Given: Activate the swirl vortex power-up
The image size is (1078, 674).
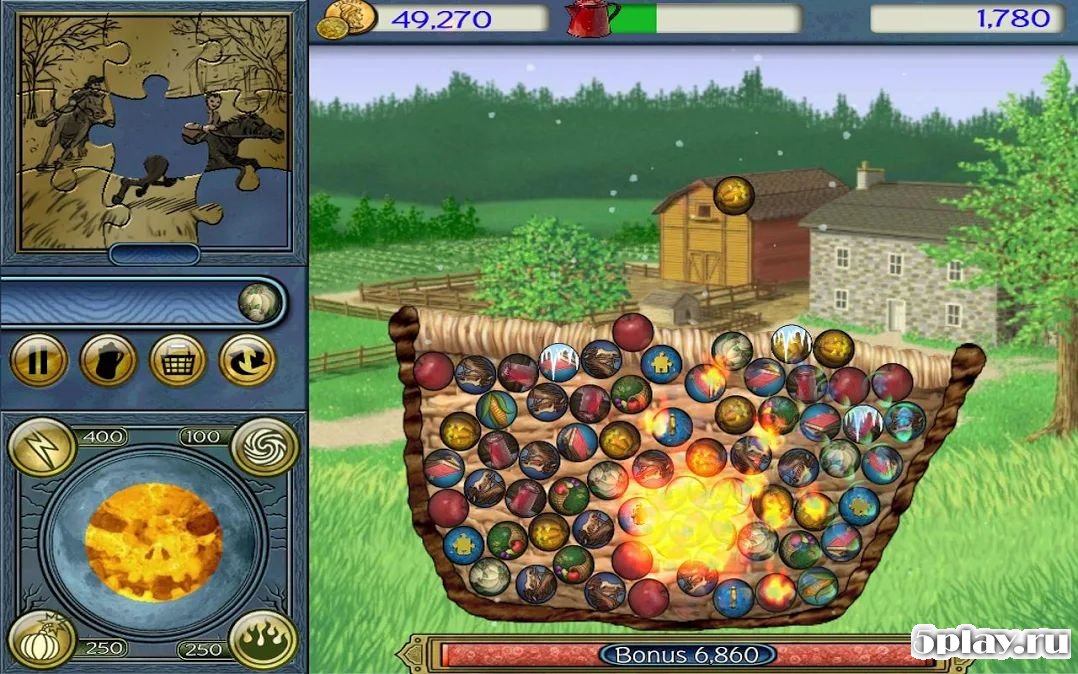Looking at the screenshot, I should click(x=264, y=446).
